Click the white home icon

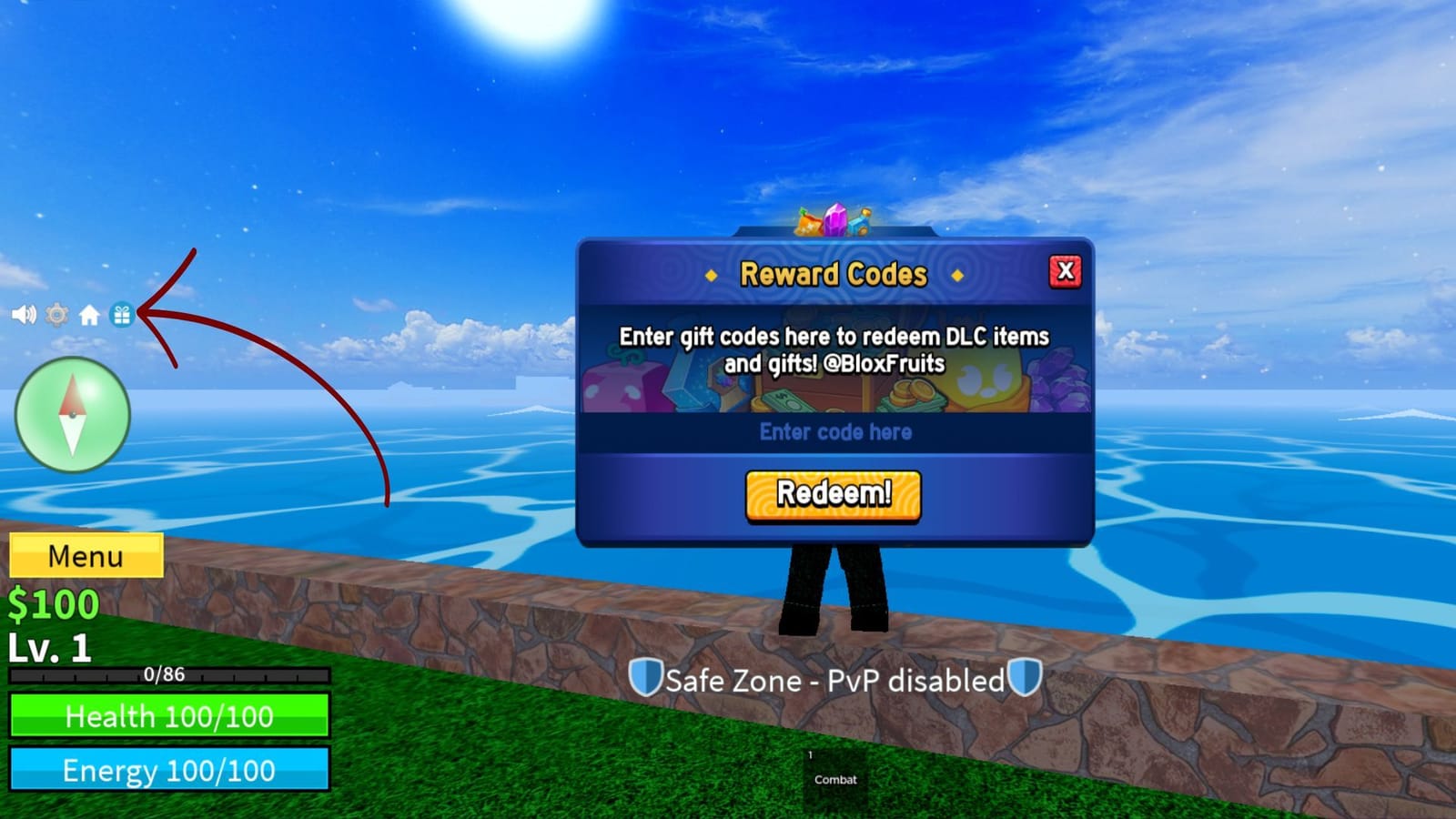(89, 316)
